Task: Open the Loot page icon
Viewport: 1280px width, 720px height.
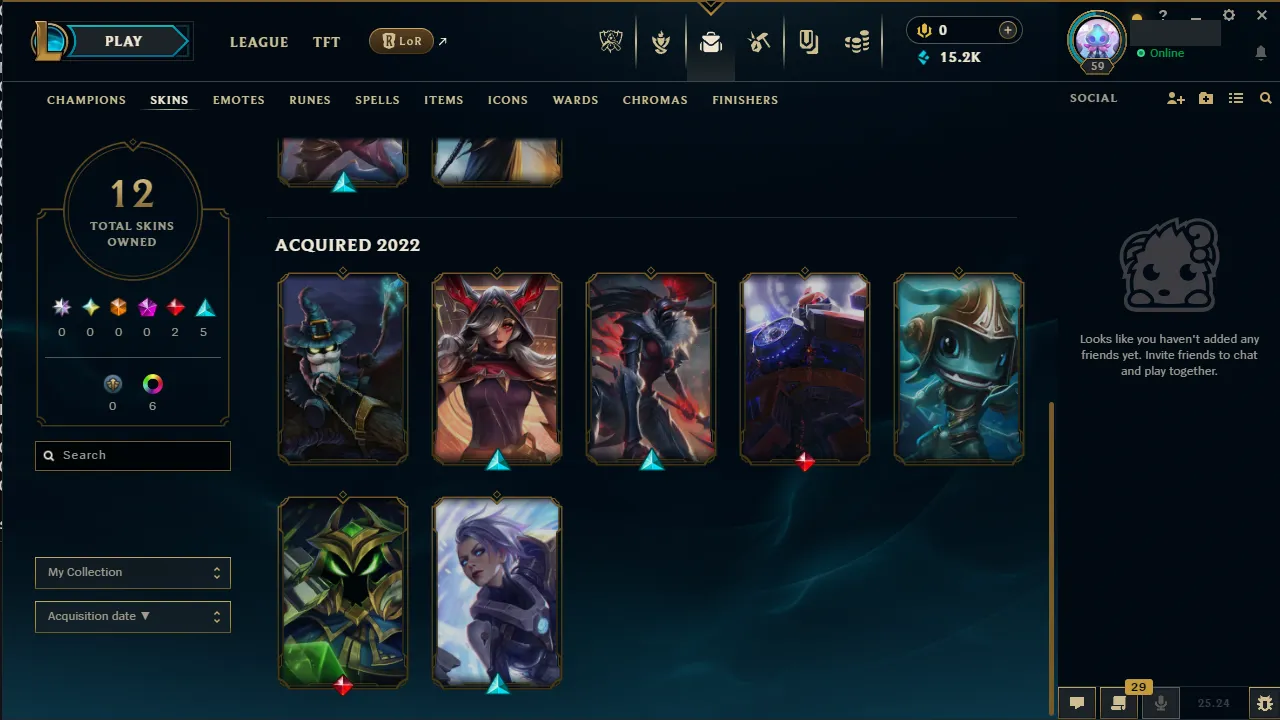Action: [x=759, y=42]
